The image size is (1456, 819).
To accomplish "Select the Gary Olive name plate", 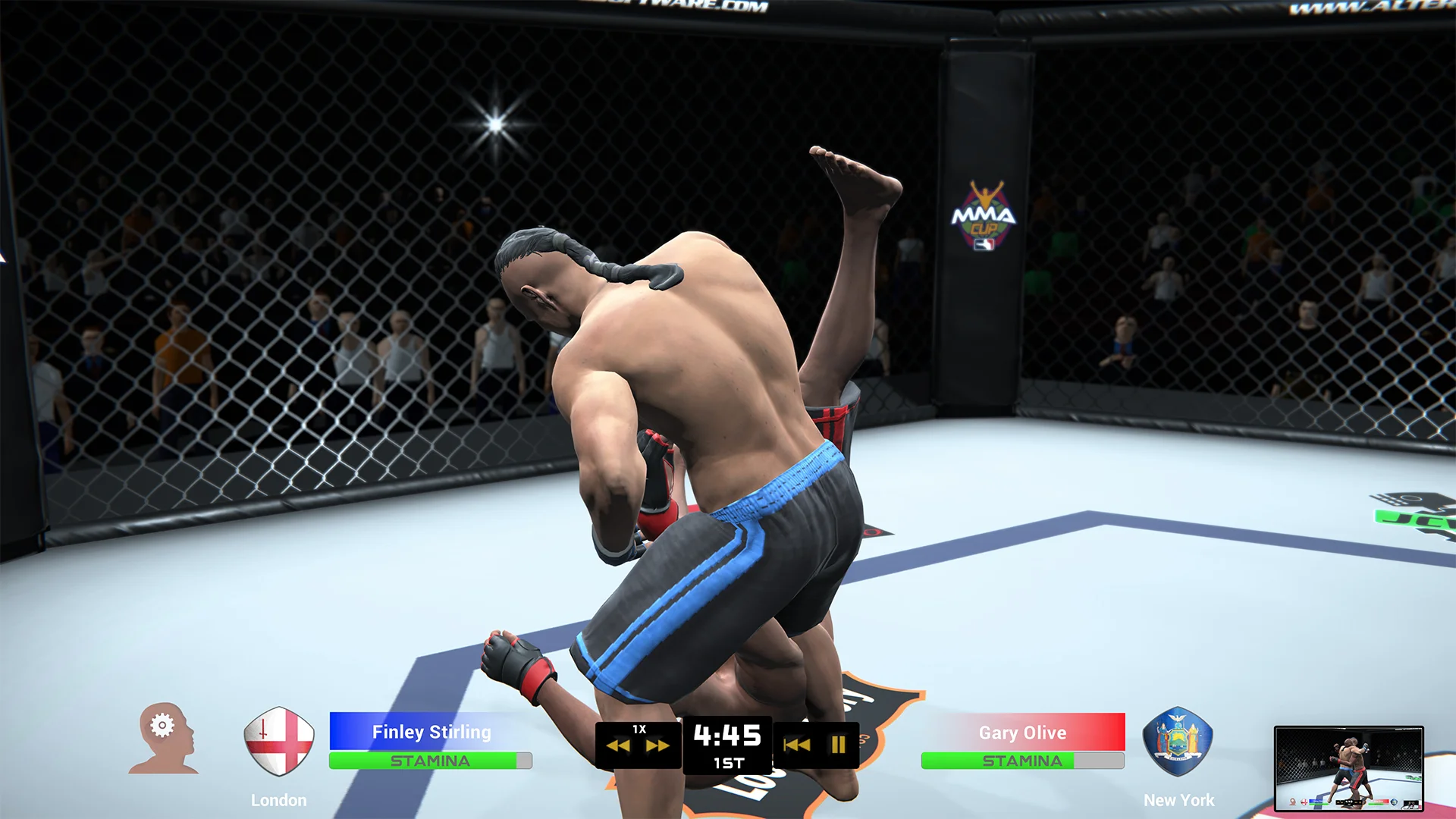I will click(1024, 732).
